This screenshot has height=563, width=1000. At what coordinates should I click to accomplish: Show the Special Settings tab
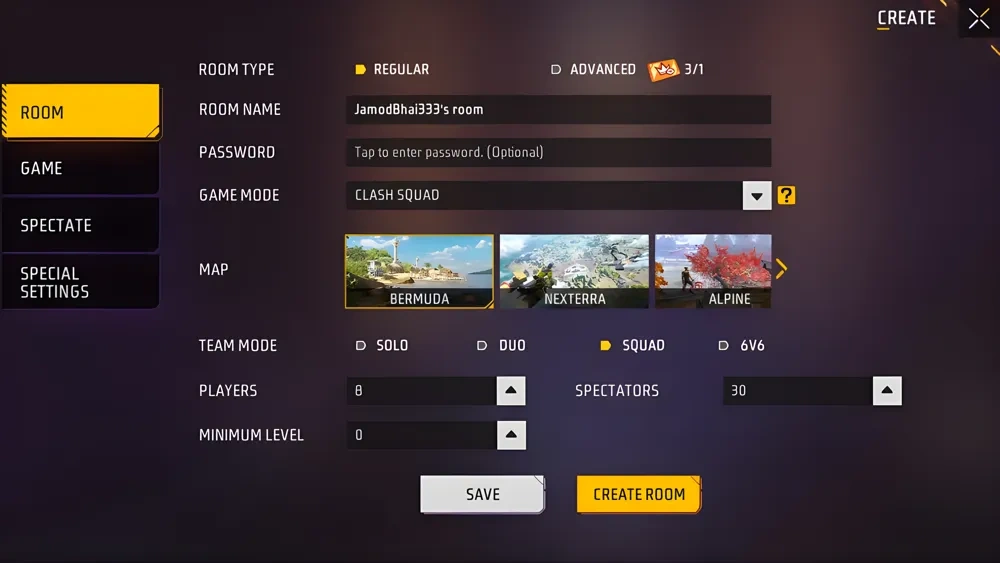[x=80, y=282]
